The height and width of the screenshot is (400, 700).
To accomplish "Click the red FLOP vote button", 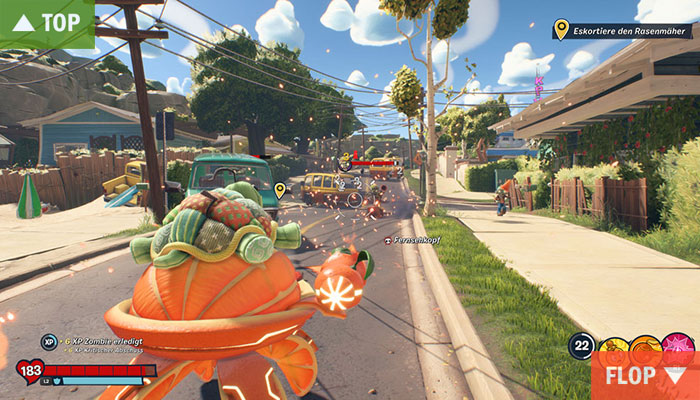I will pyautogui.click(x=645, y=376).
